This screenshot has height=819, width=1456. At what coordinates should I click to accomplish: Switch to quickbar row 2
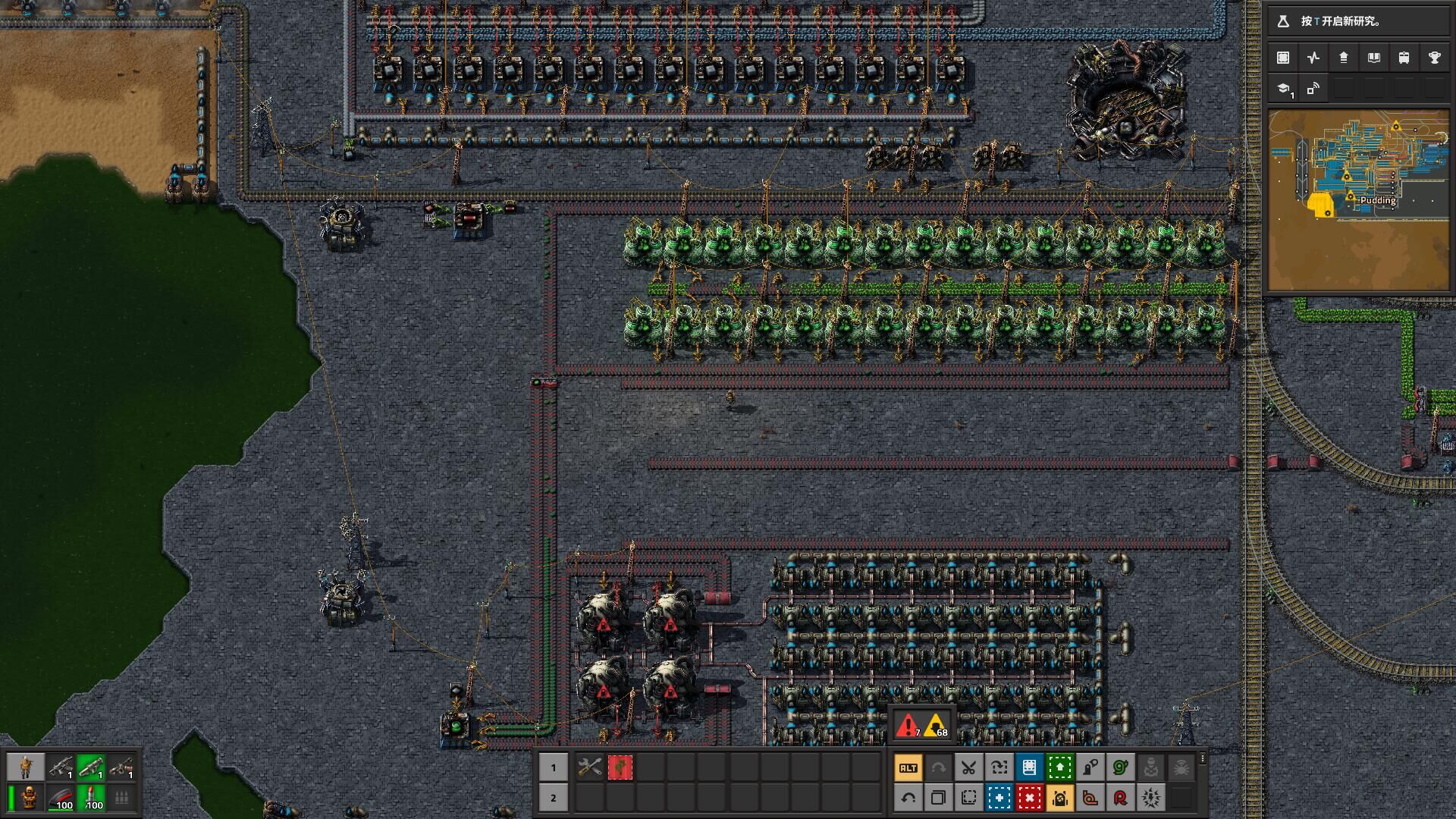tap(553, 798)
